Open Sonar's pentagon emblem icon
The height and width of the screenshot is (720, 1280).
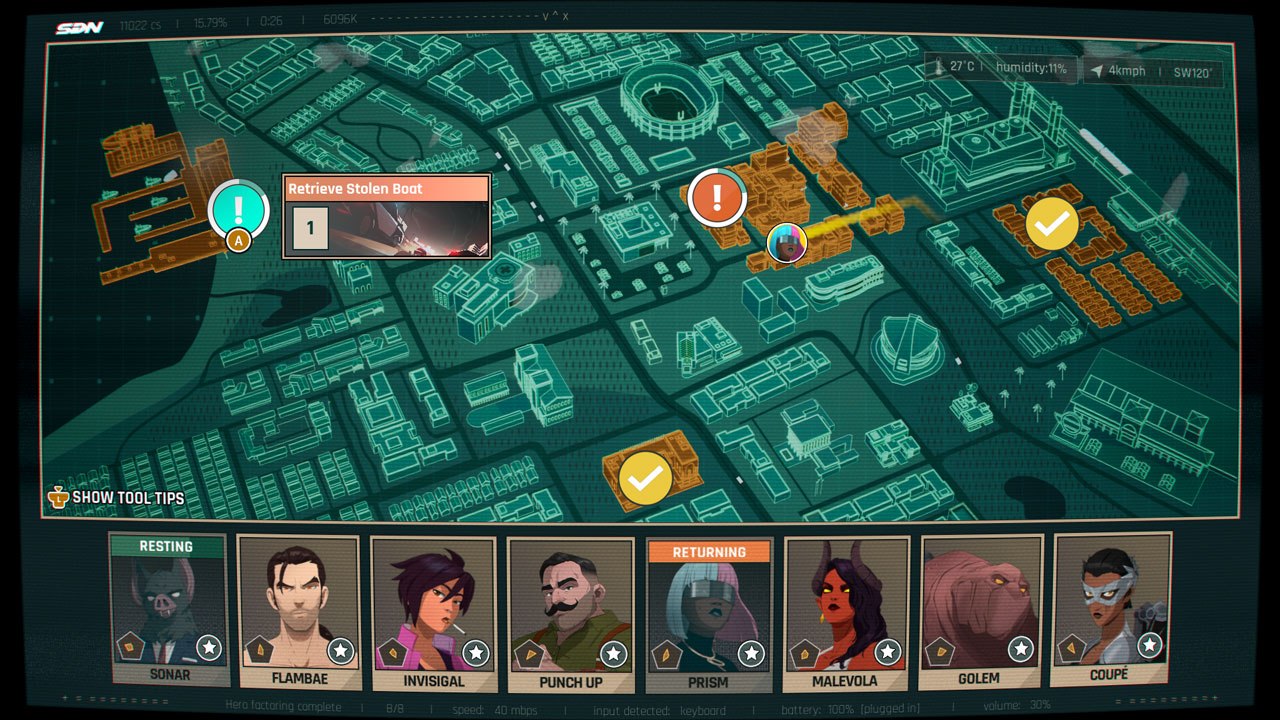coord(130,647)
